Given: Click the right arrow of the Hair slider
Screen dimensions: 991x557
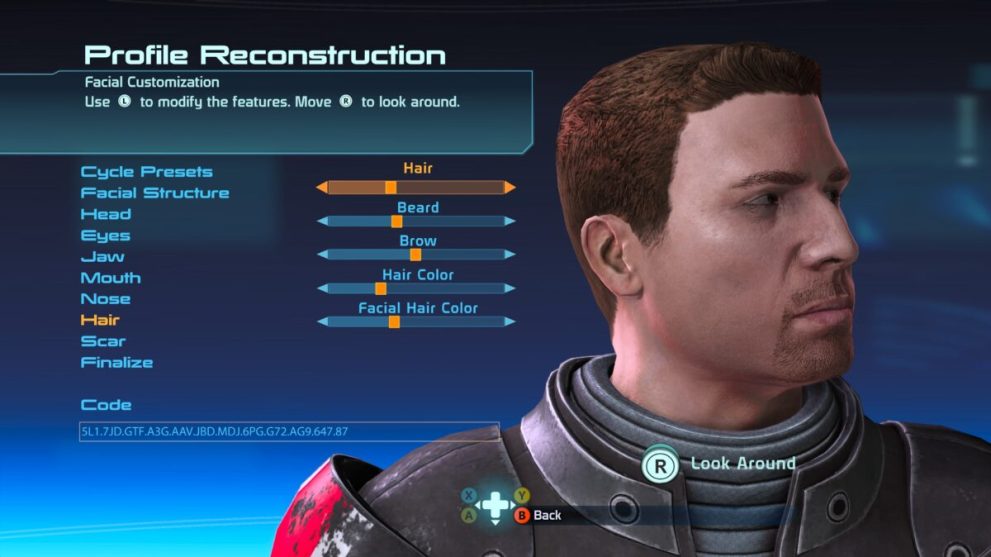Looking at the screenshot, I should (510, 187).
